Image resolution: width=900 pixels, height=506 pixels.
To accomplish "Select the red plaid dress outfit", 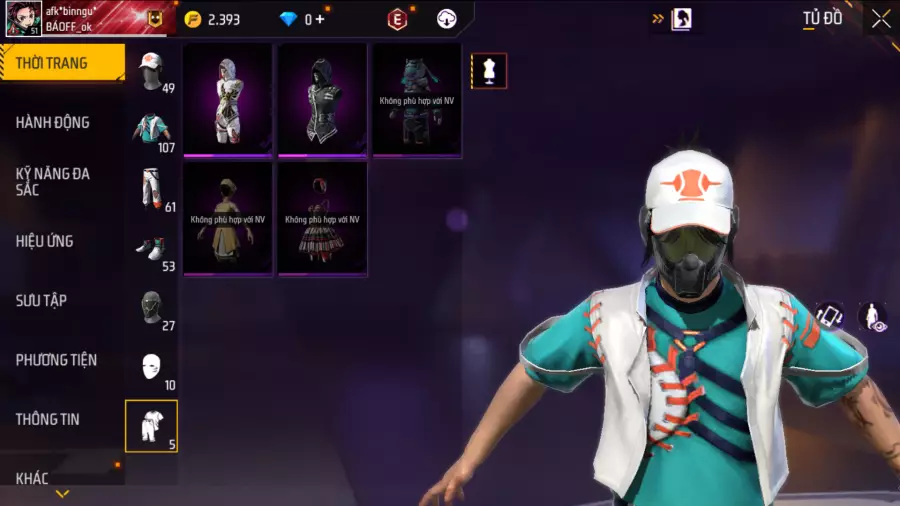I will point(322,218).
